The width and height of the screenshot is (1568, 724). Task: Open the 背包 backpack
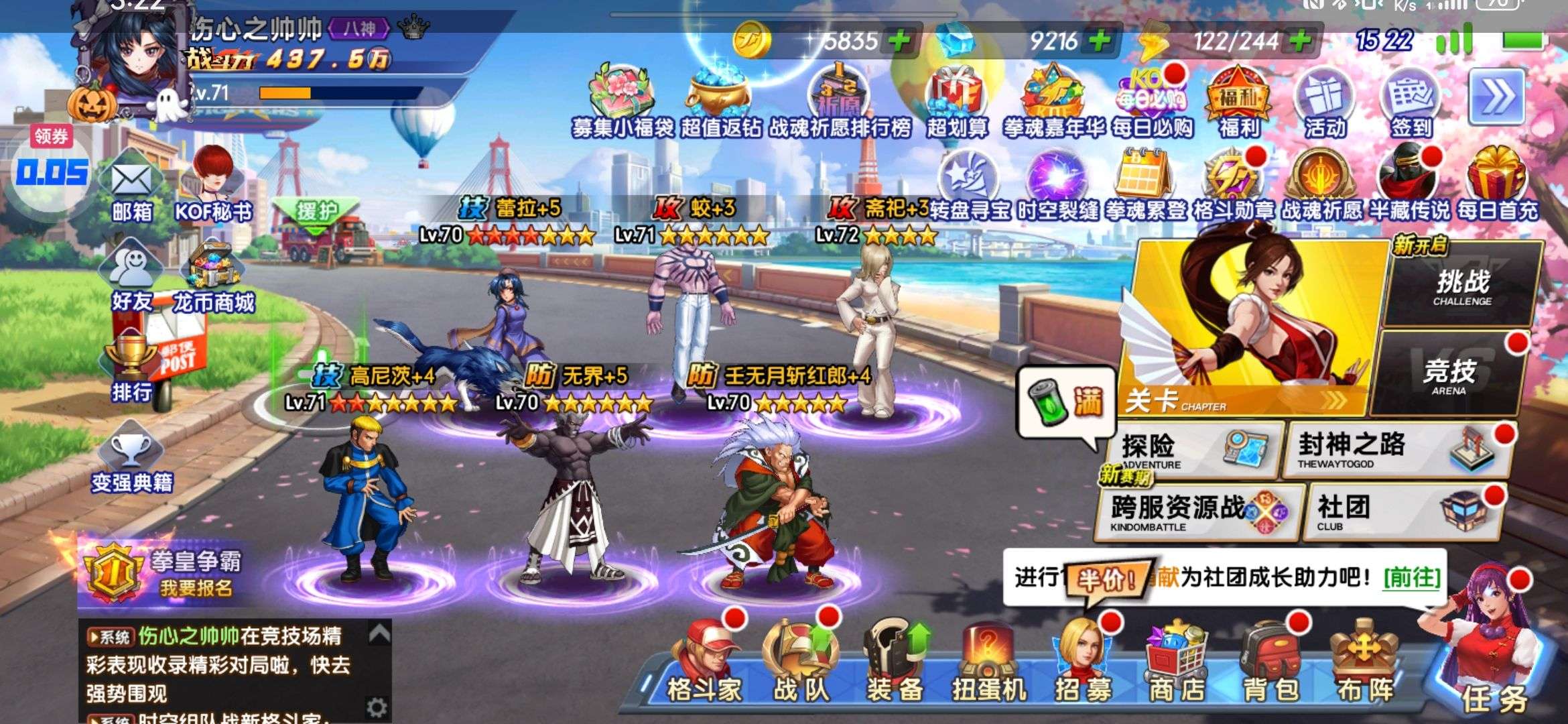point(1270,664)
